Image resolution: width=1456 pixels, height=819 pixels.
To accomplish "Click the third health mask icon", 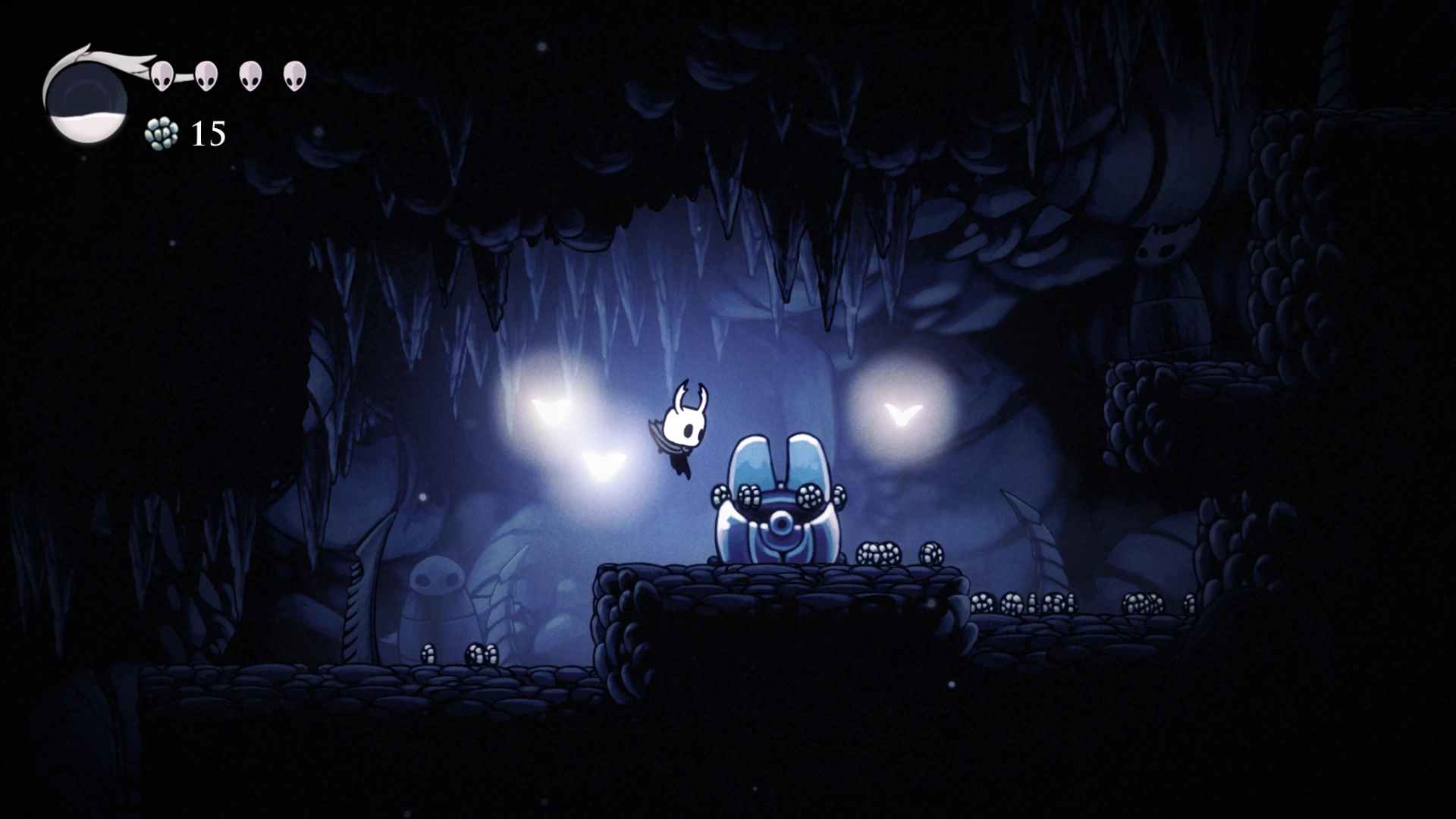I will pos(250,76).
